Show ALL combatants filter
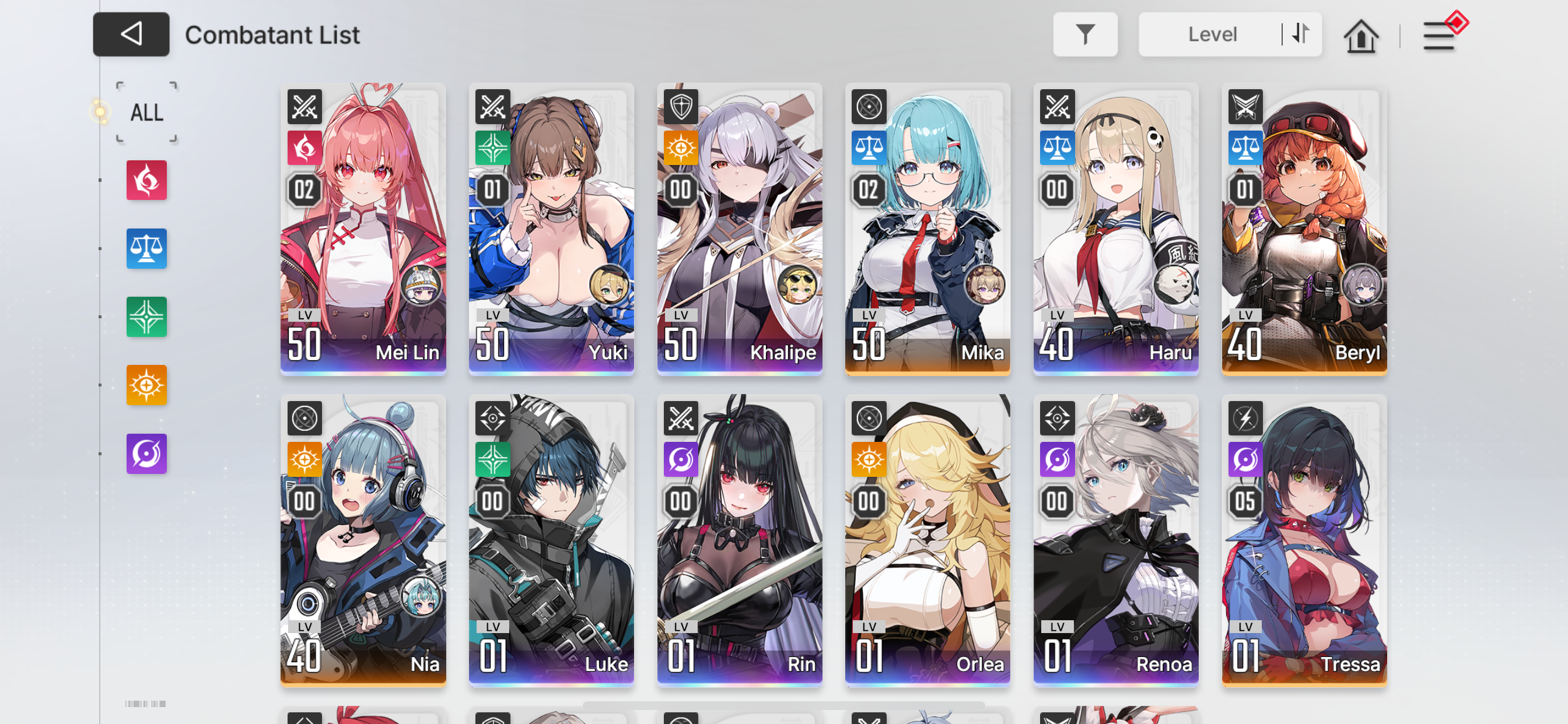Viewport: 1568px width, 724px height. [146, 113]
